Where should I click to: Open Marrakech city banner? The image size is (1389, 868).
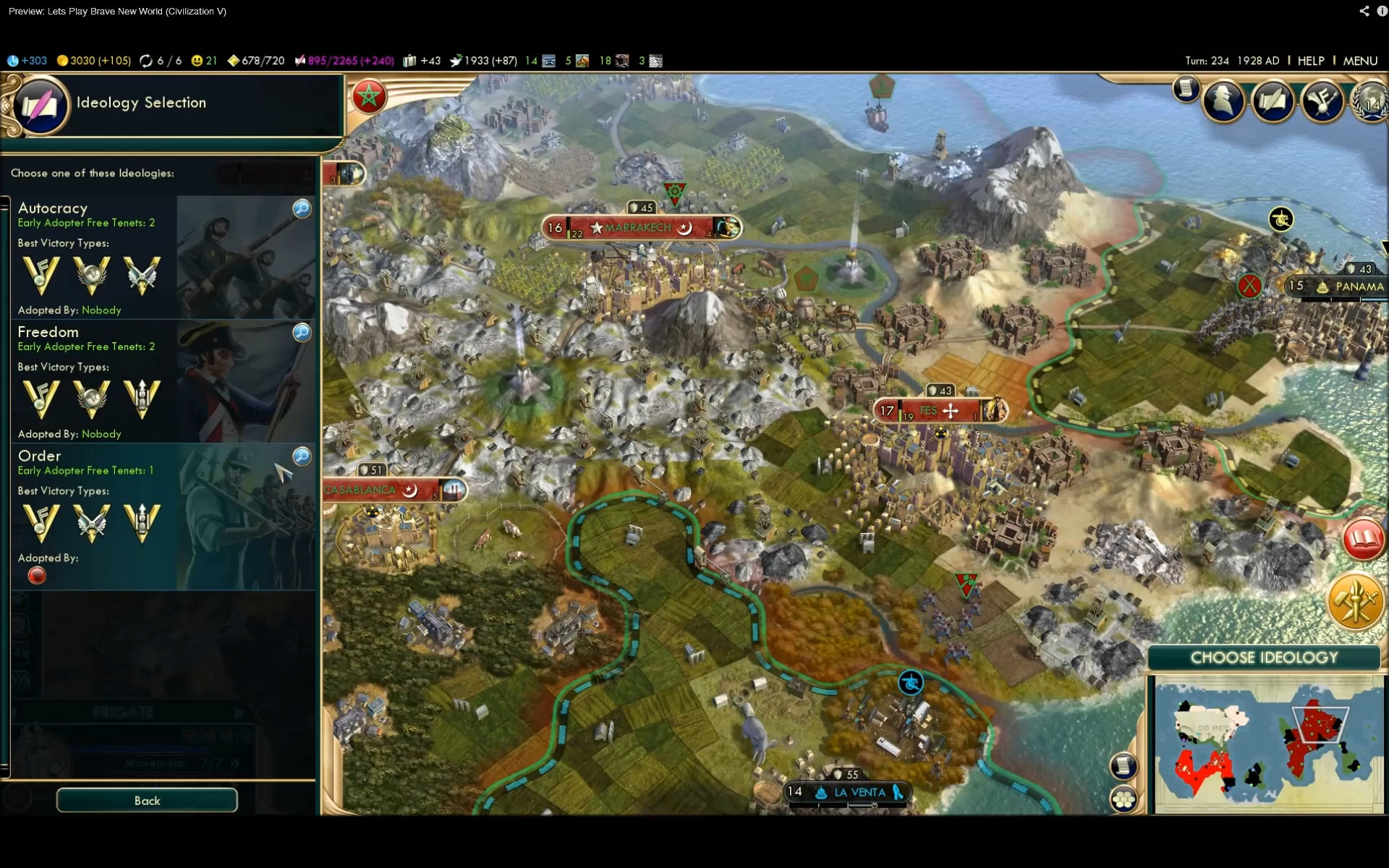[638, 228]
